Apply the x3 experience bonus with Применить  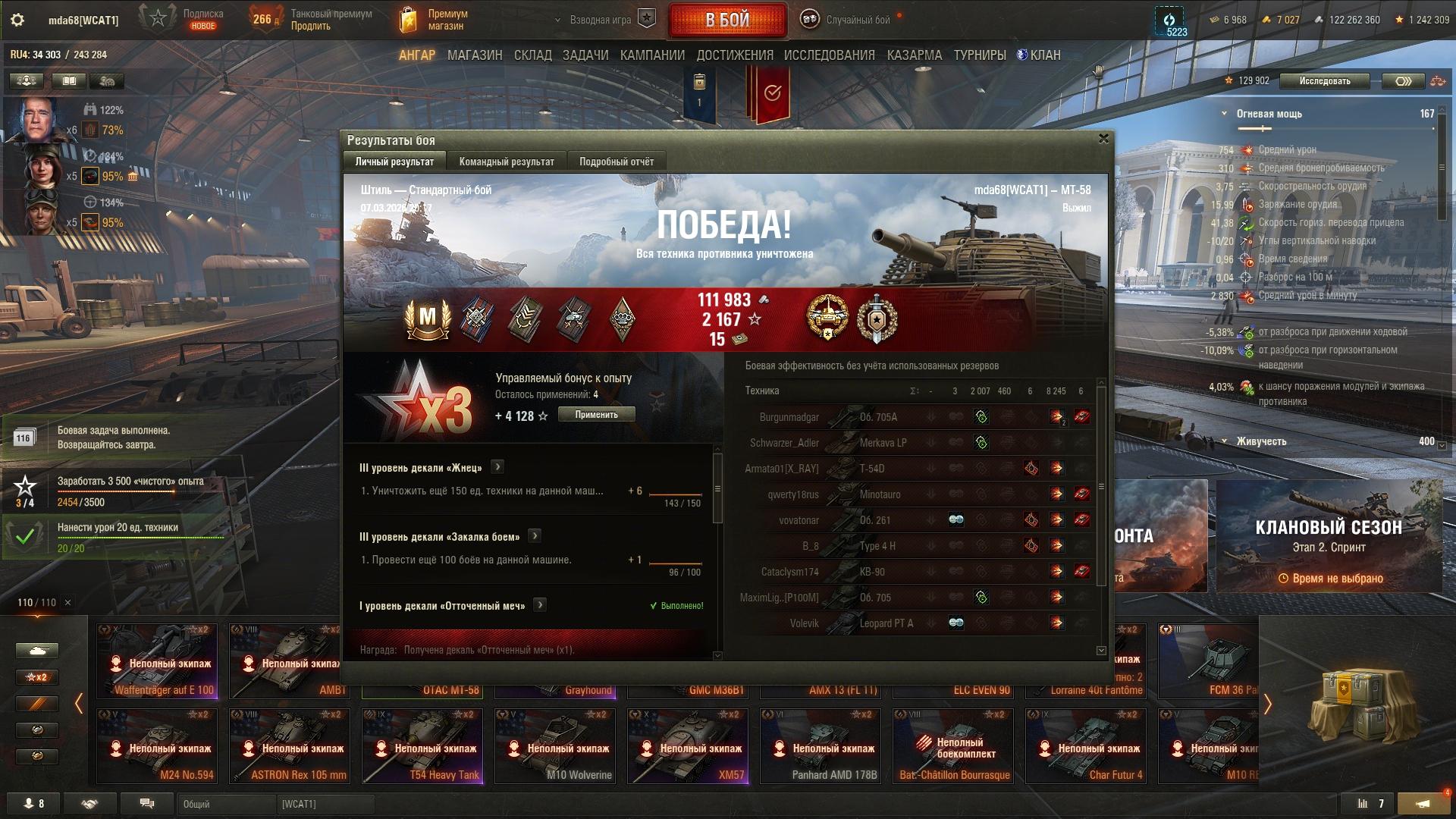(596, 415)
